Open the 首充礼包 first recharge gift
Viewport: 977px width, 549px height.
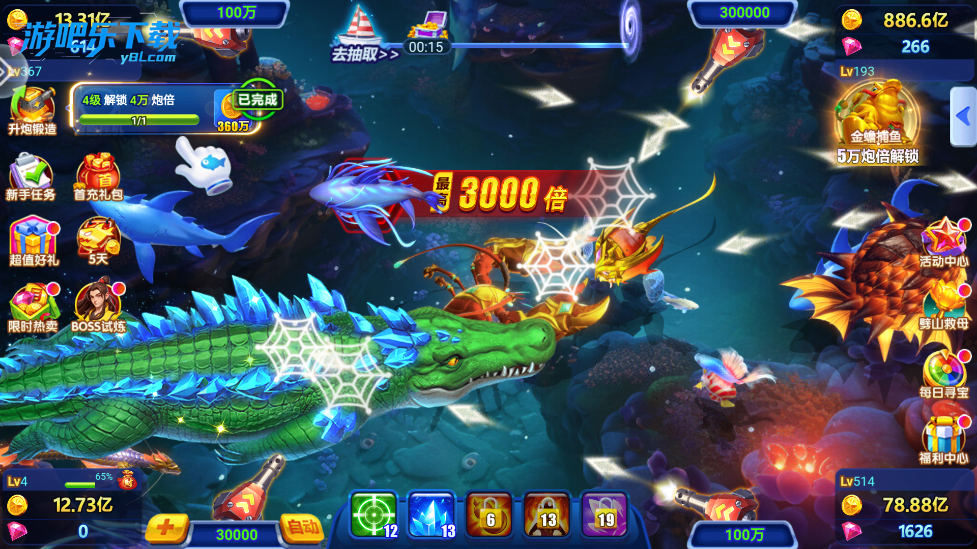coord(98,176)
